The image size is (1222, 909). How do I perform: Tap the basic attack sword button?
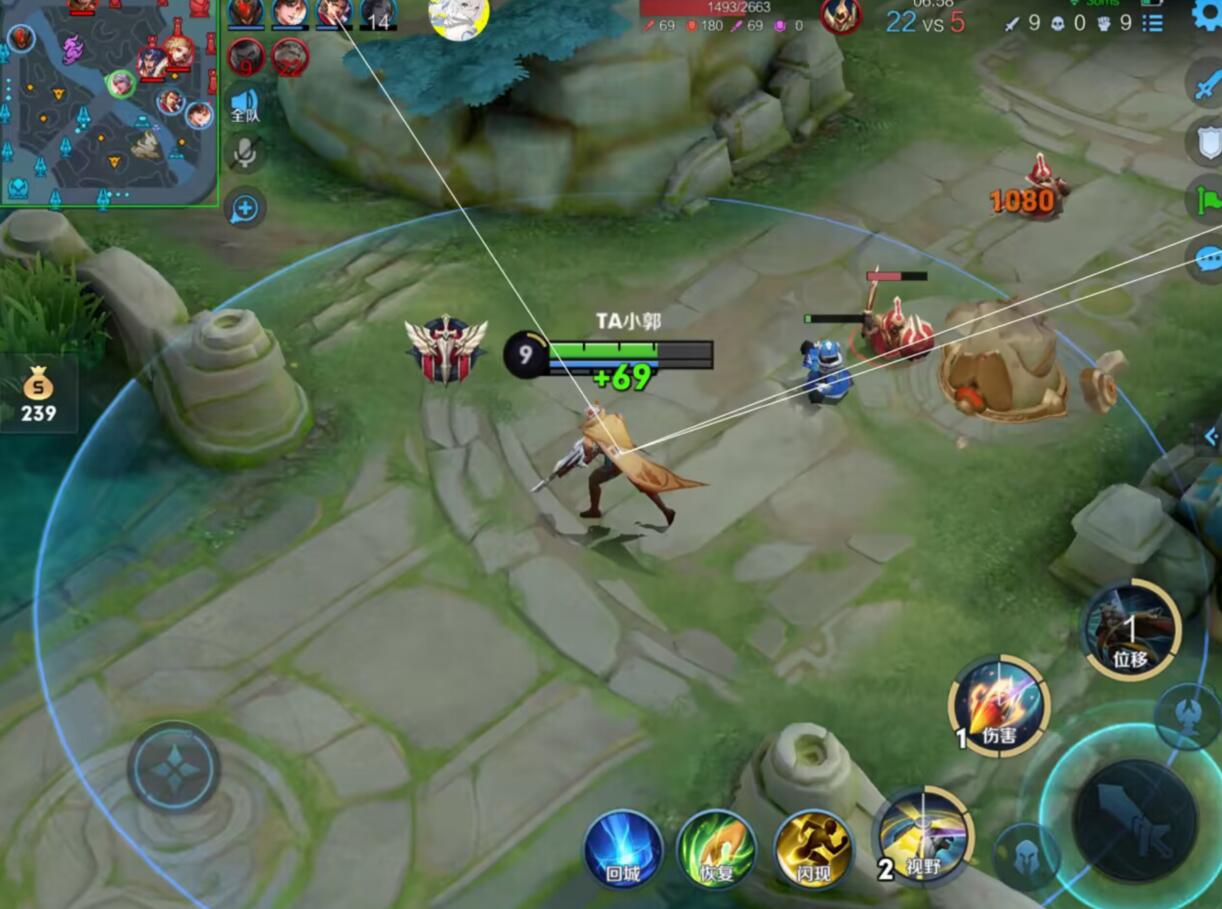1135,820
